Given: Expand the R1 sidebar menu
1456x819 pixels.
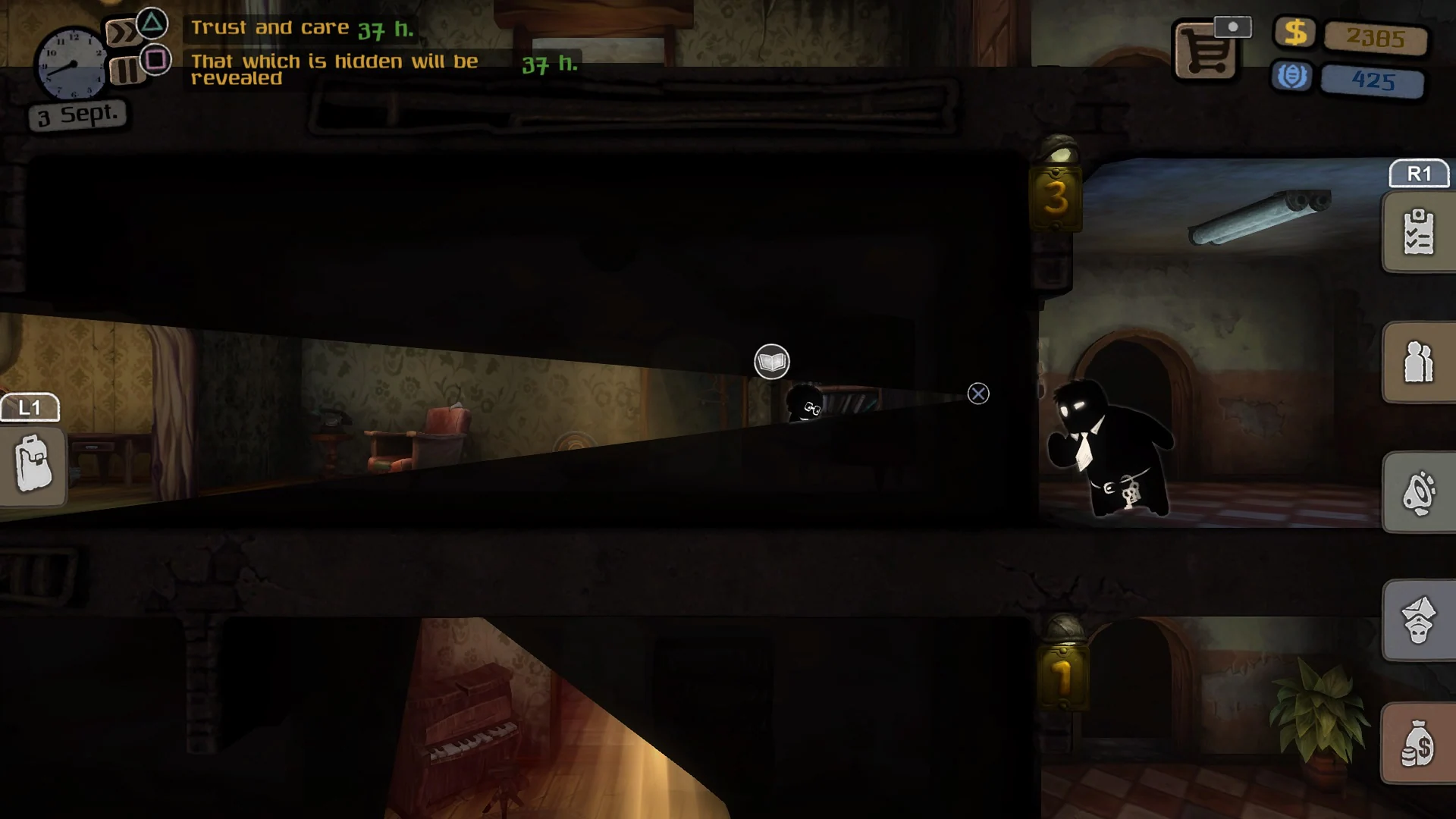Looking at the screenshot, I should pyautogui.click(x=1418, y=174).
